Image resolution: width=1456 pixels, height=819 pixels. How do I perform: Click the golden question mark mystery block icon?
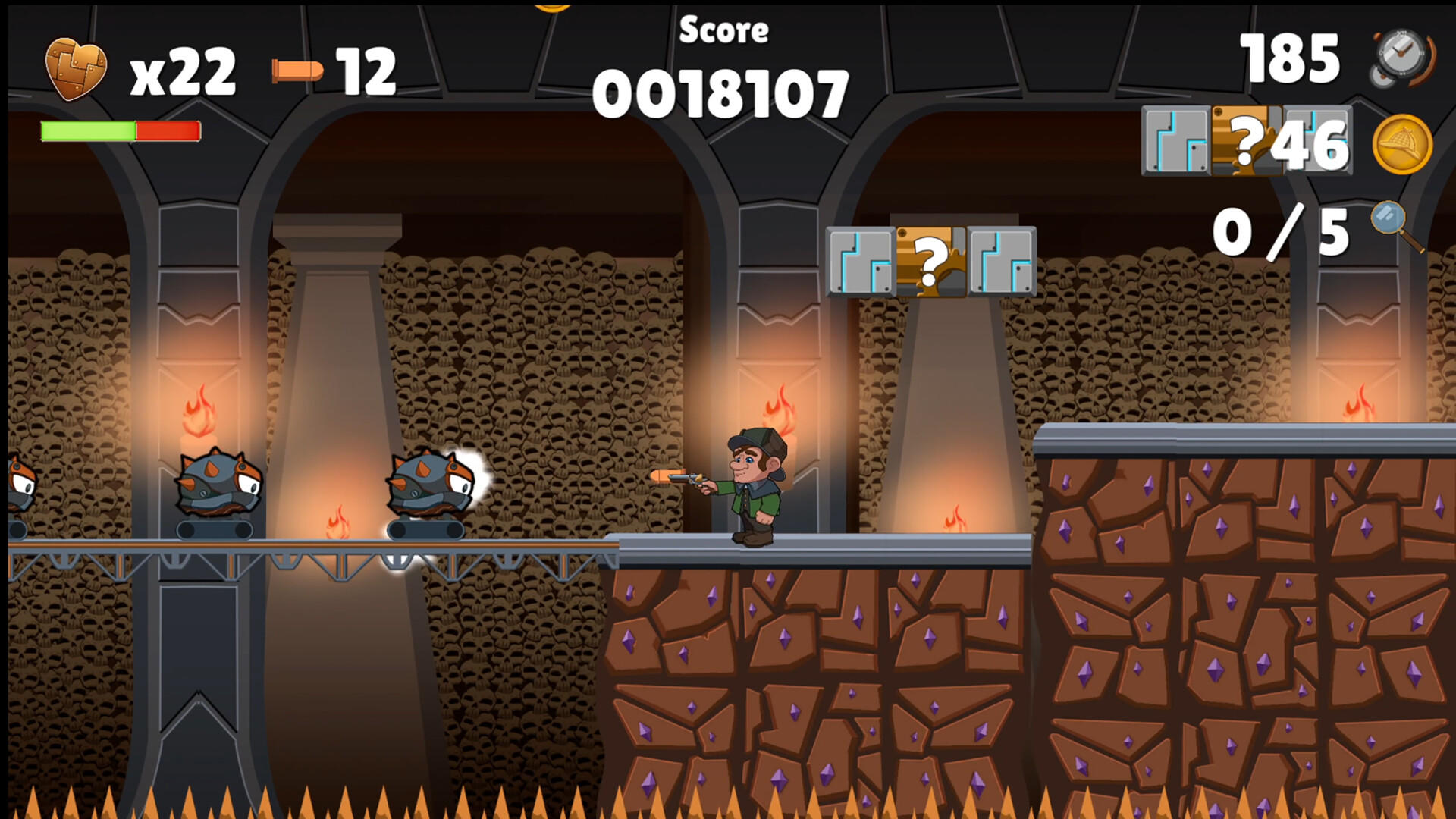(931, 262)
